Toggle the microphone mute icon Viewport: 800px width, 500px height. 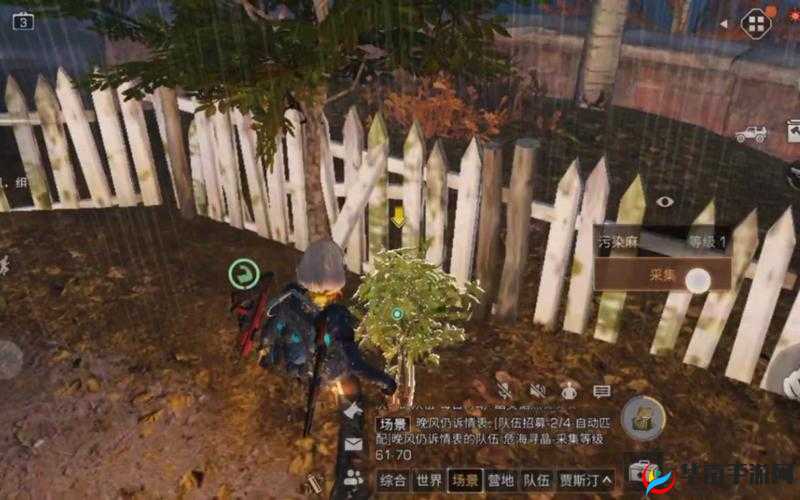505,390
